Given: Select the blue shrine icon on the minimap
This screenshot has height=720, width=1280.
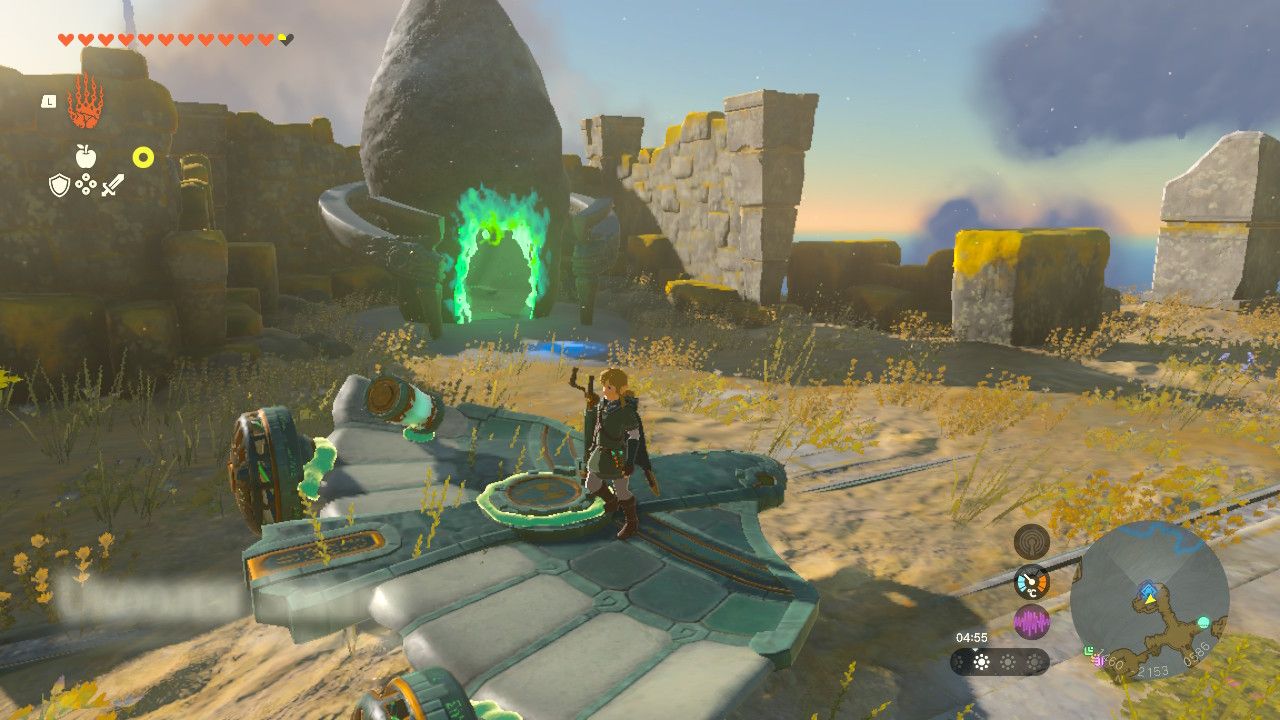Looking at the screenshot, I should click(x=1147, y=588).
